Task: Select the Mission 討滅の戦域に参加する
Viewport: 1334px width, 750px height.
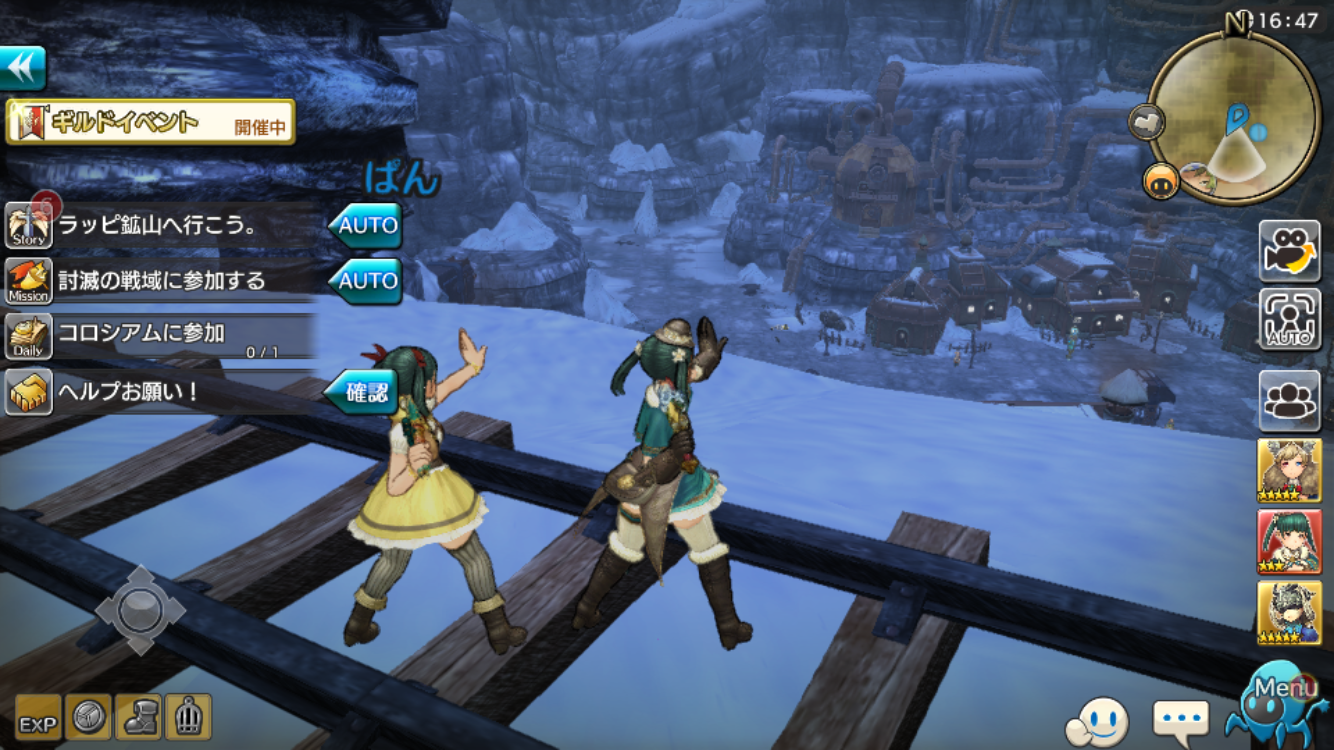Action: click(x=160, y=281)
